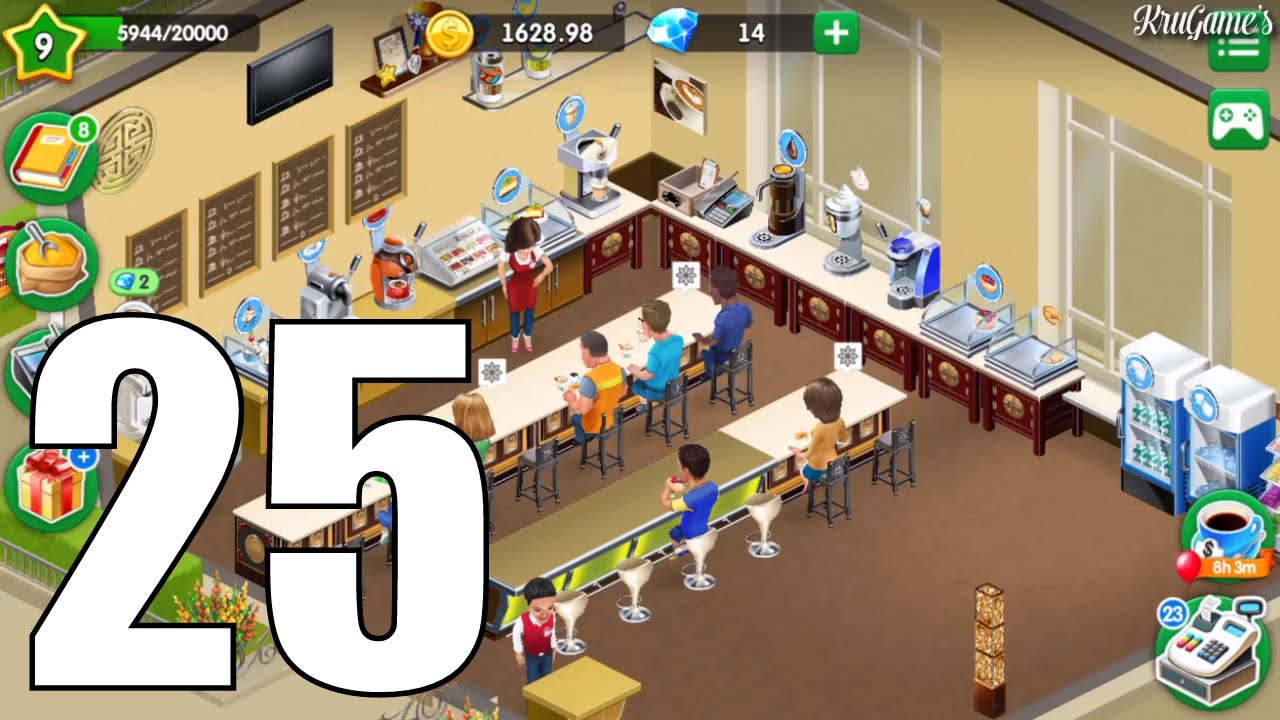The height and width of the screenshot is (720, 1280).
Task: Open the gift box rewards
Action: 49,487
